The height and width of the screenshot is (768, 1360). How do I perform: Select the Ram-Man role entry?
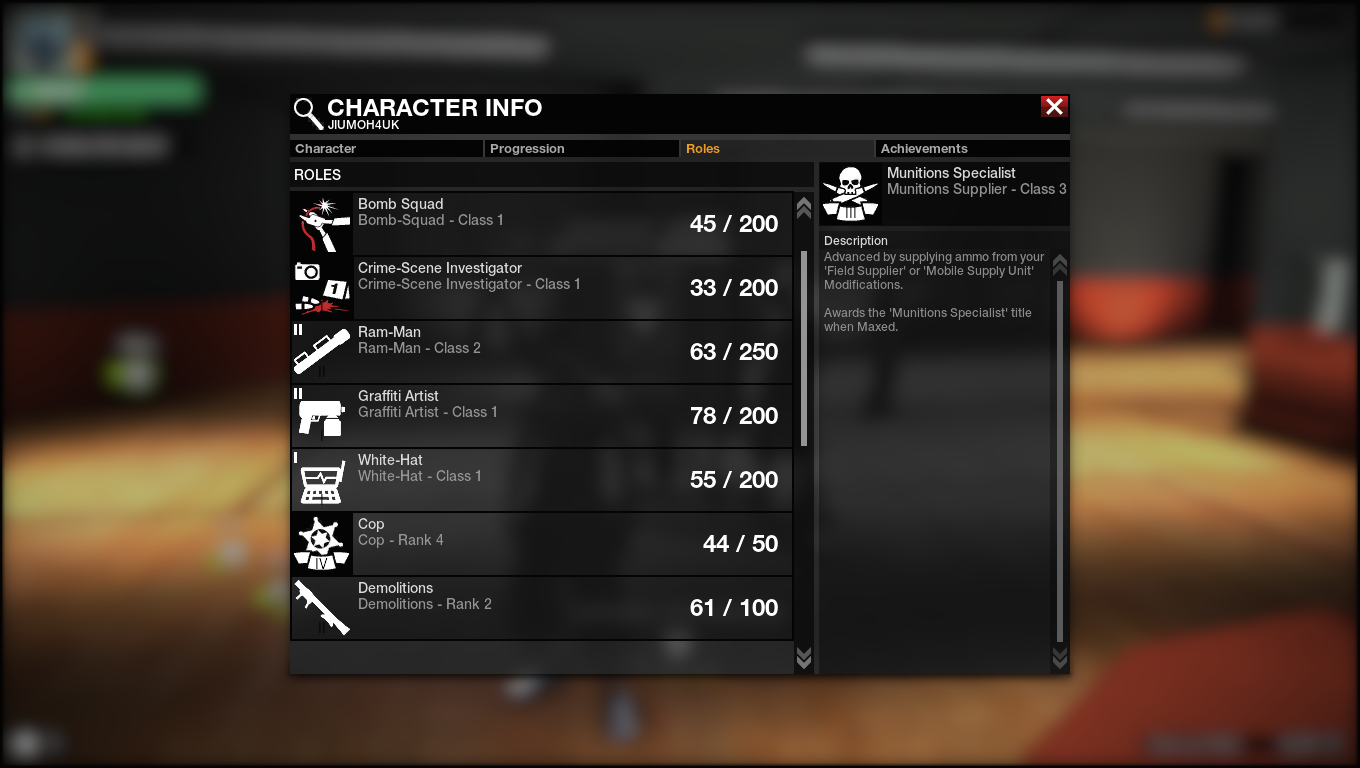(541, 352)
